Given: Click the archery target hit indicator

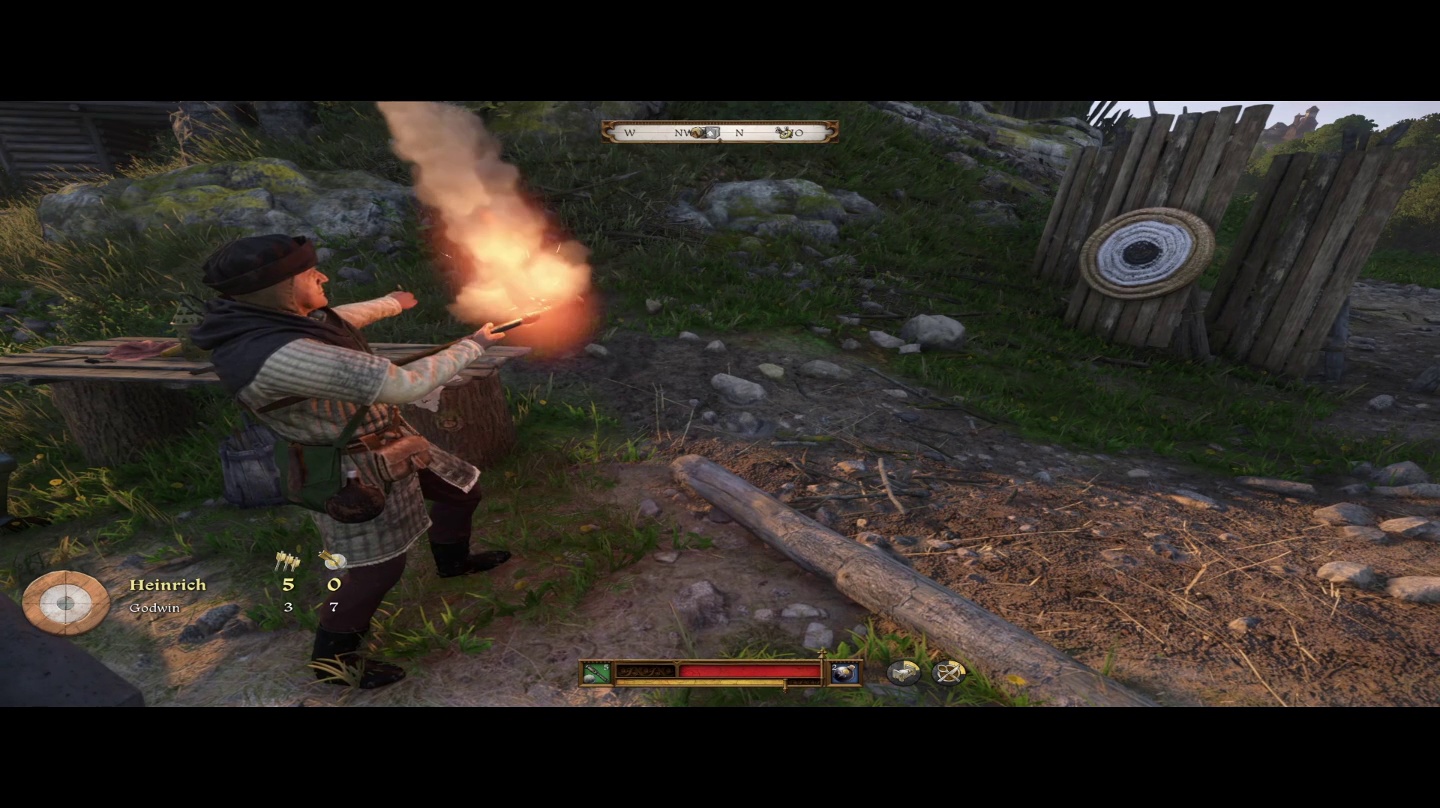Looking at the screenshot, I should click(x=66, y=602).
